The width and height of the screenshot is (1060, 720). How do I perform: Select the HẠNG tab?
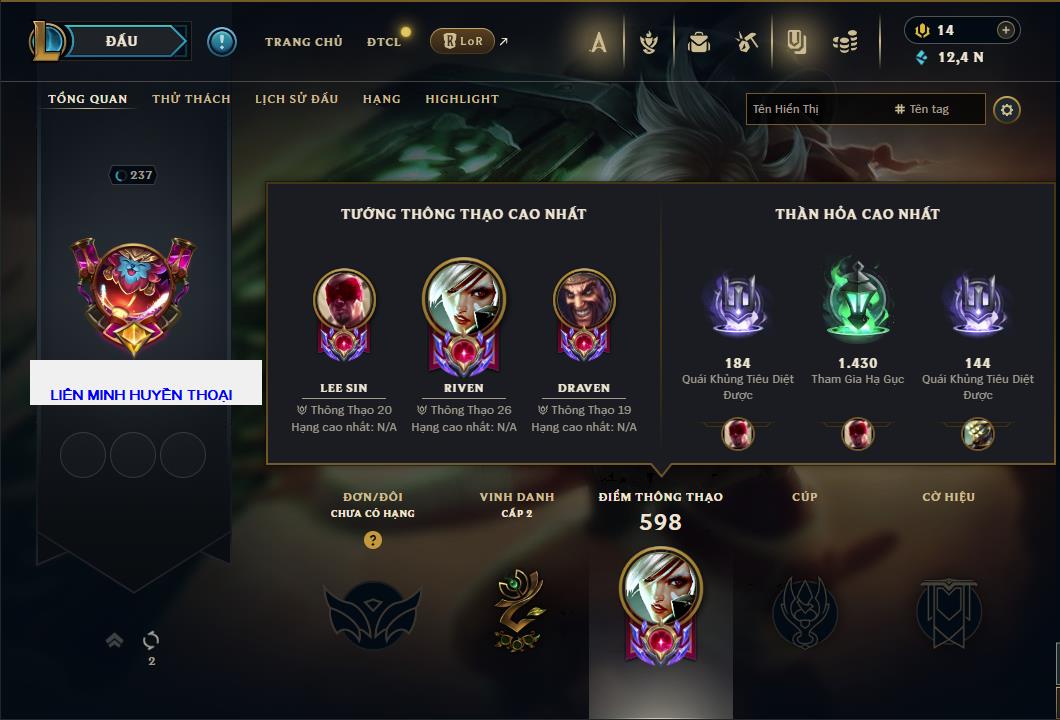pyautogui.click(x=381, y=99)
